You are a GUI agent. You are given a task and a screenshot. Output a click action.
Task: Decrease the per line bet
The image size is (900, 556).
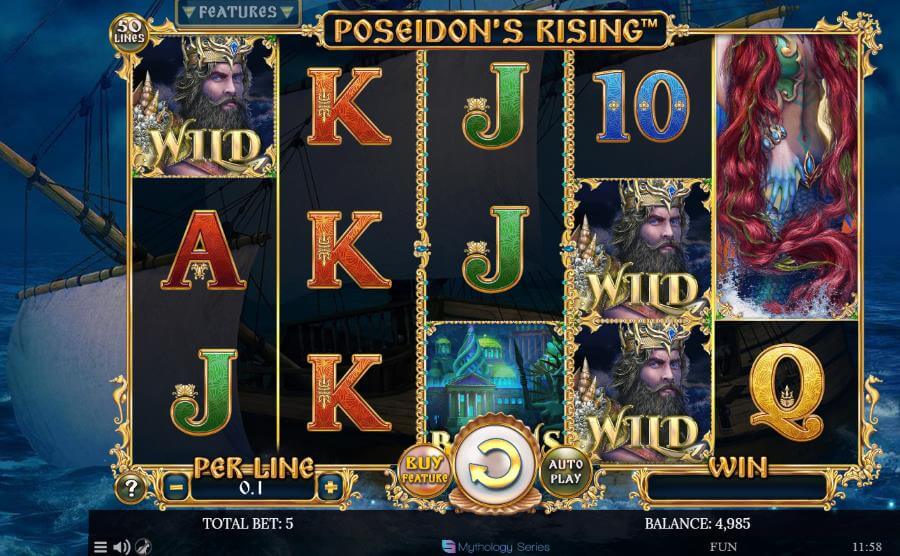tap(176, 488)
